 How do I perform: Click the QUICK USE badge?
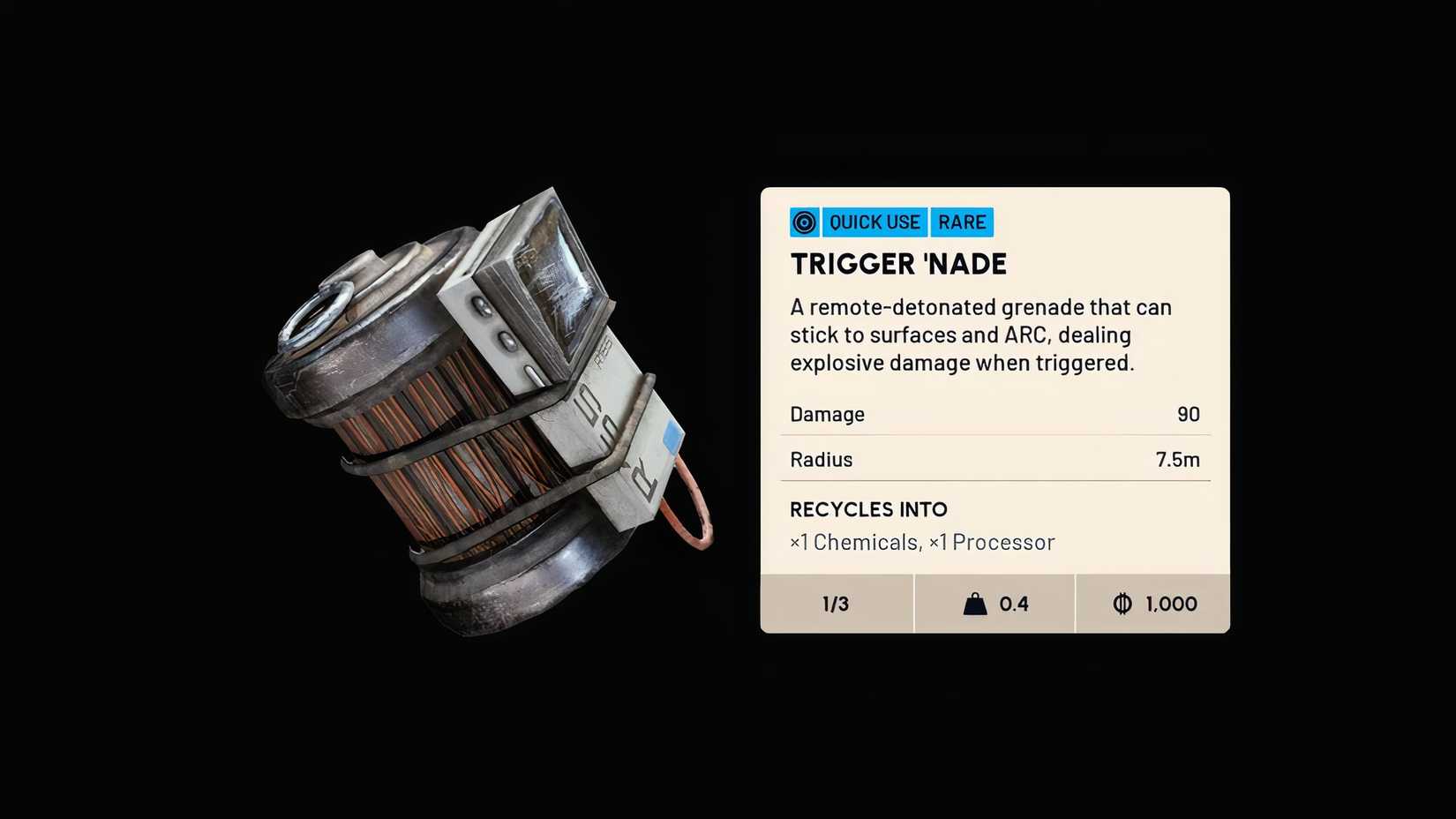click(x=874, y=222)
